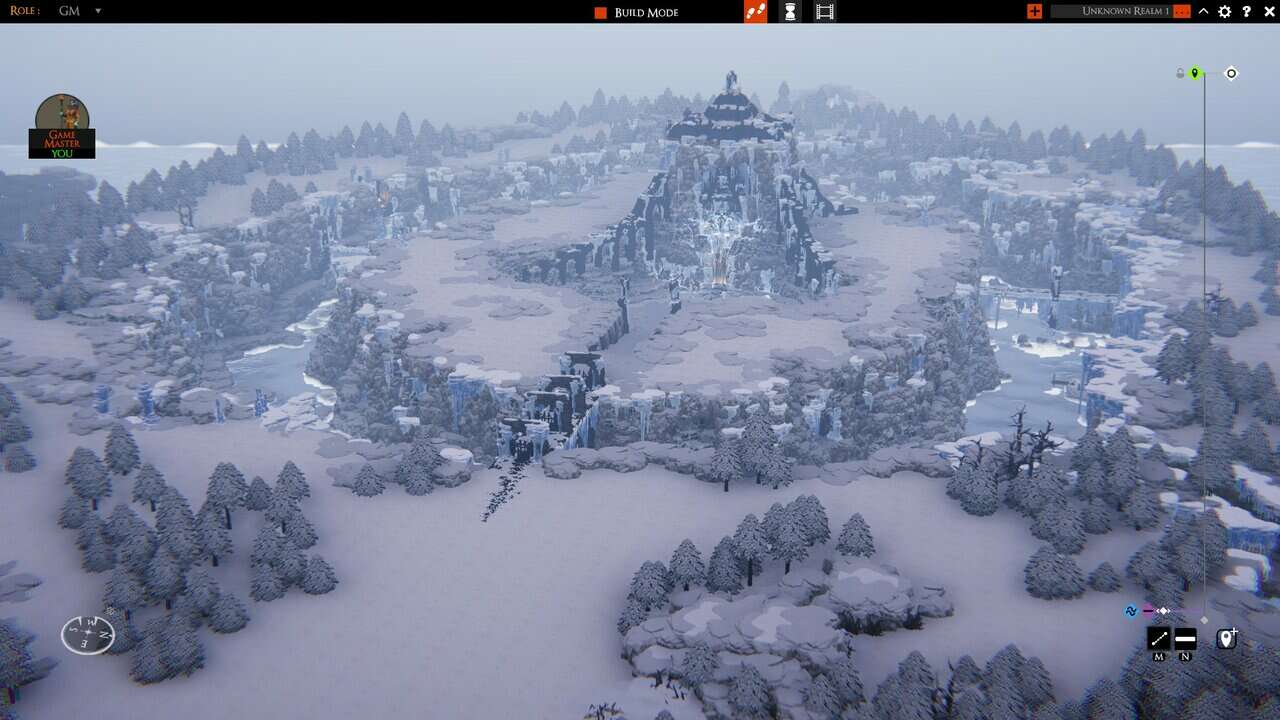Open the settings gear
The image size is (1280, 720).
click(1224, 12)
